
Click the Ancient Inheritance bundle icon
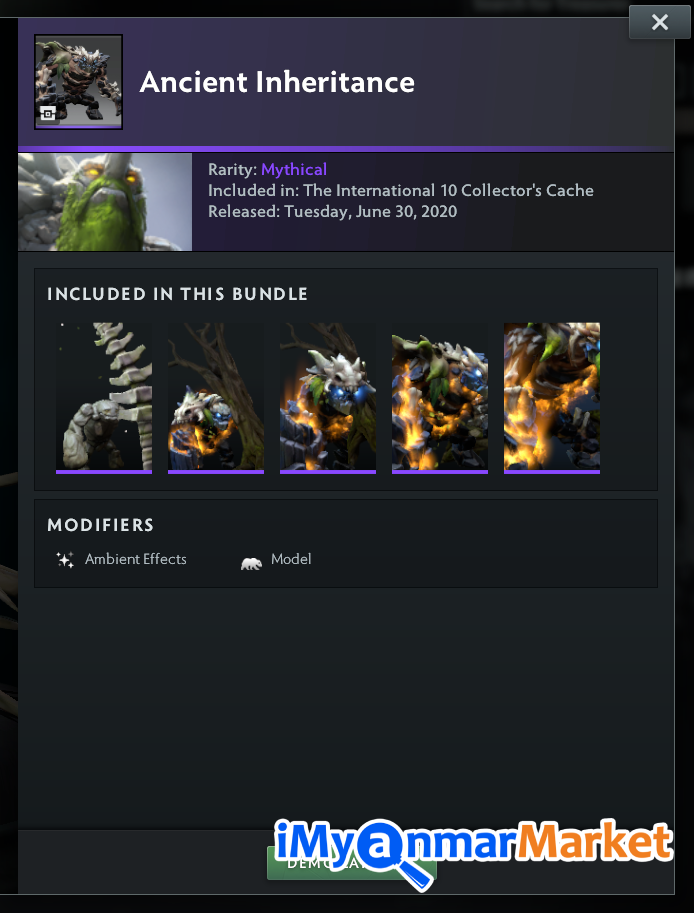(x=78, y=82)
